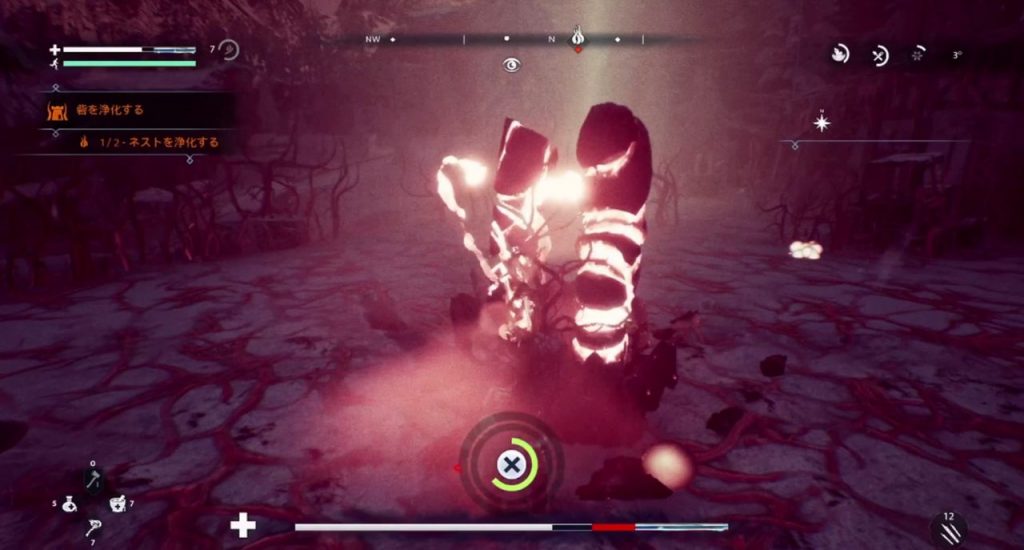Image resolution: width=1024 pixels, height=550 pixels.
Task: Choose the hatchet quick slot
Action: pos(92,481)
